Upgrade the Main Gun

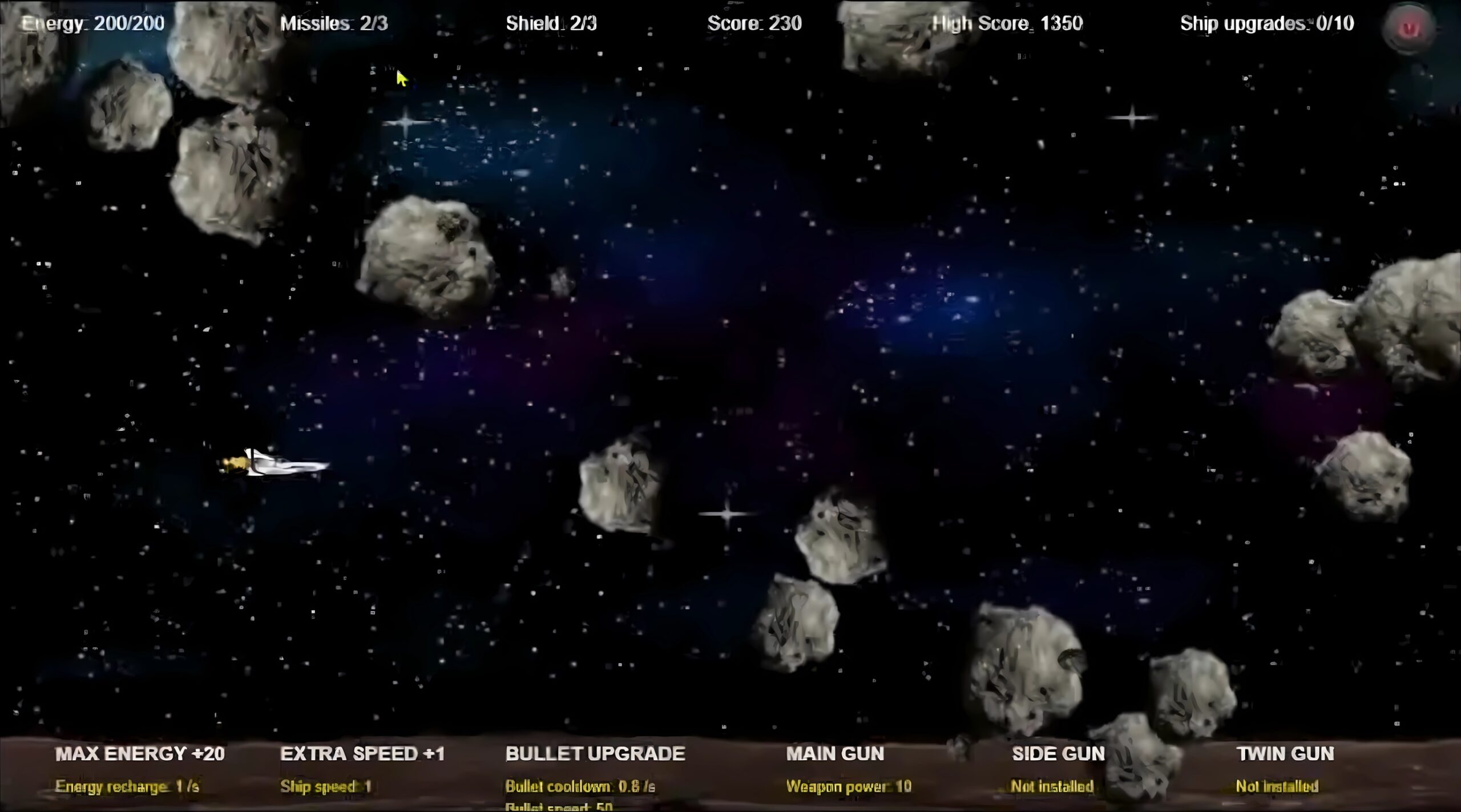[x=835, y=754]
